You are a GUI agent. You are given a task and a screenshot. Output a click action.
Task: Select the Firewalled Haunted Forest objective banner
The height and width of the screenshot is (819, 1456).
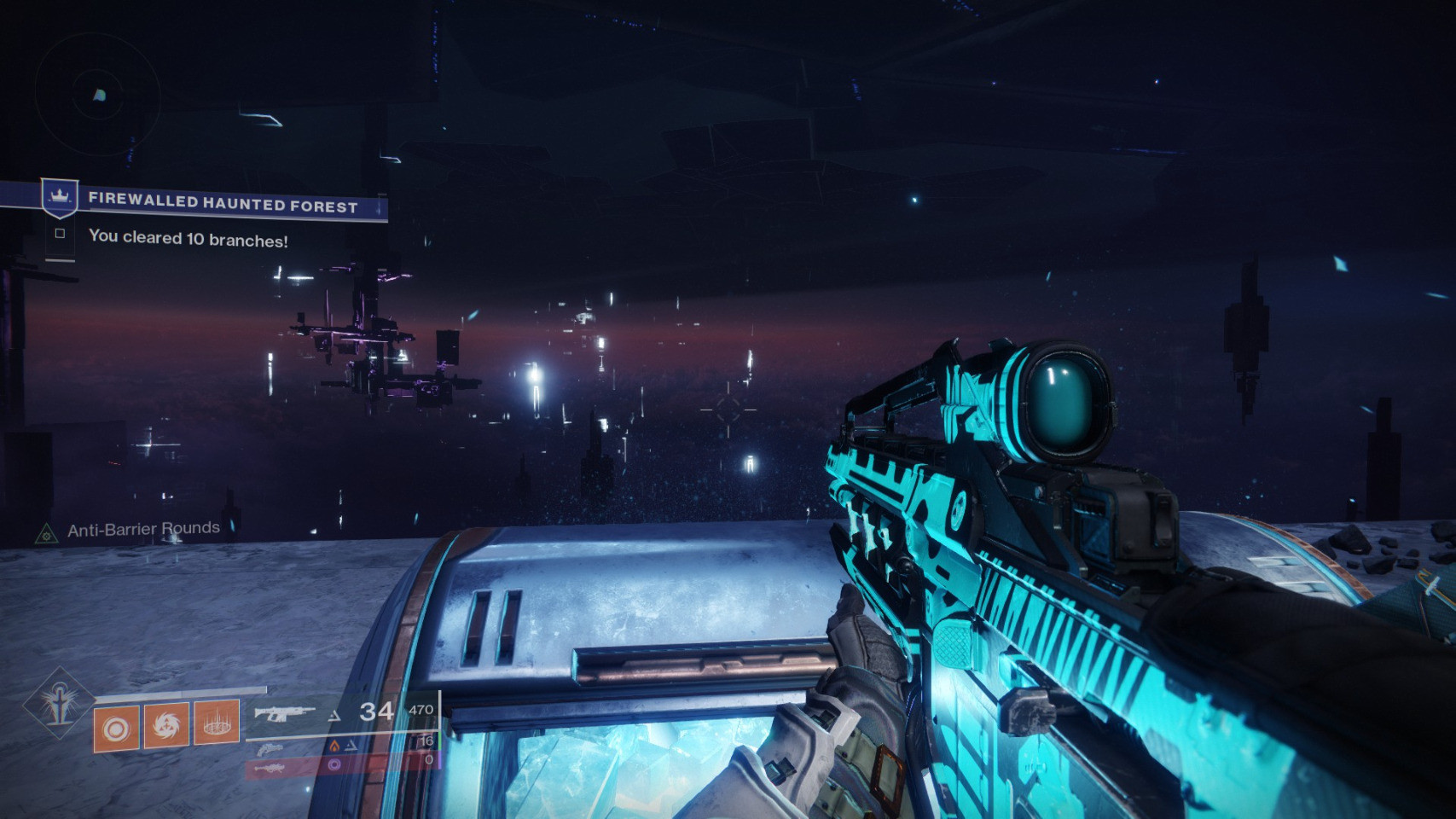223,204
